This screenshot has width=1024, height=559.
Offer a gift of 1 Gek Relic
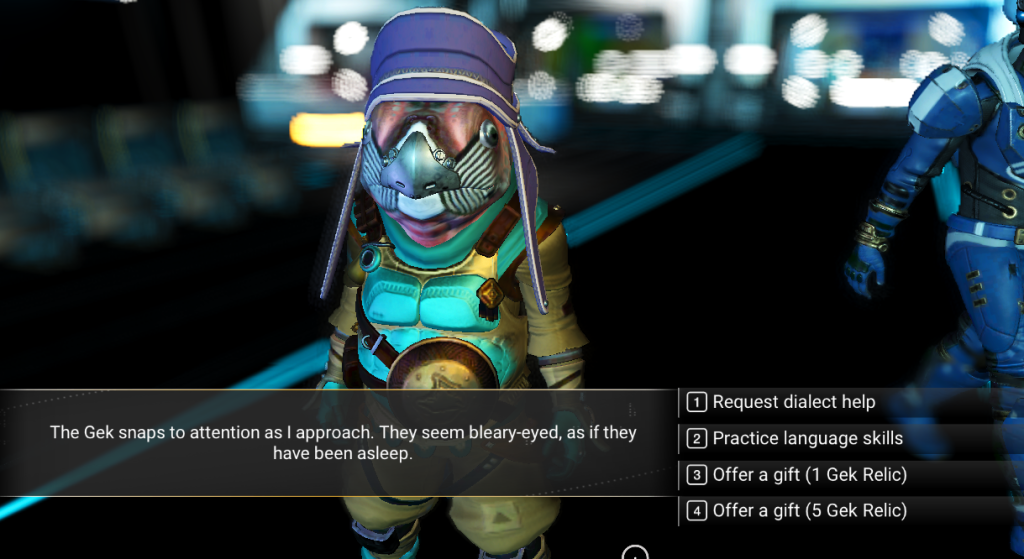pos(809,474)
